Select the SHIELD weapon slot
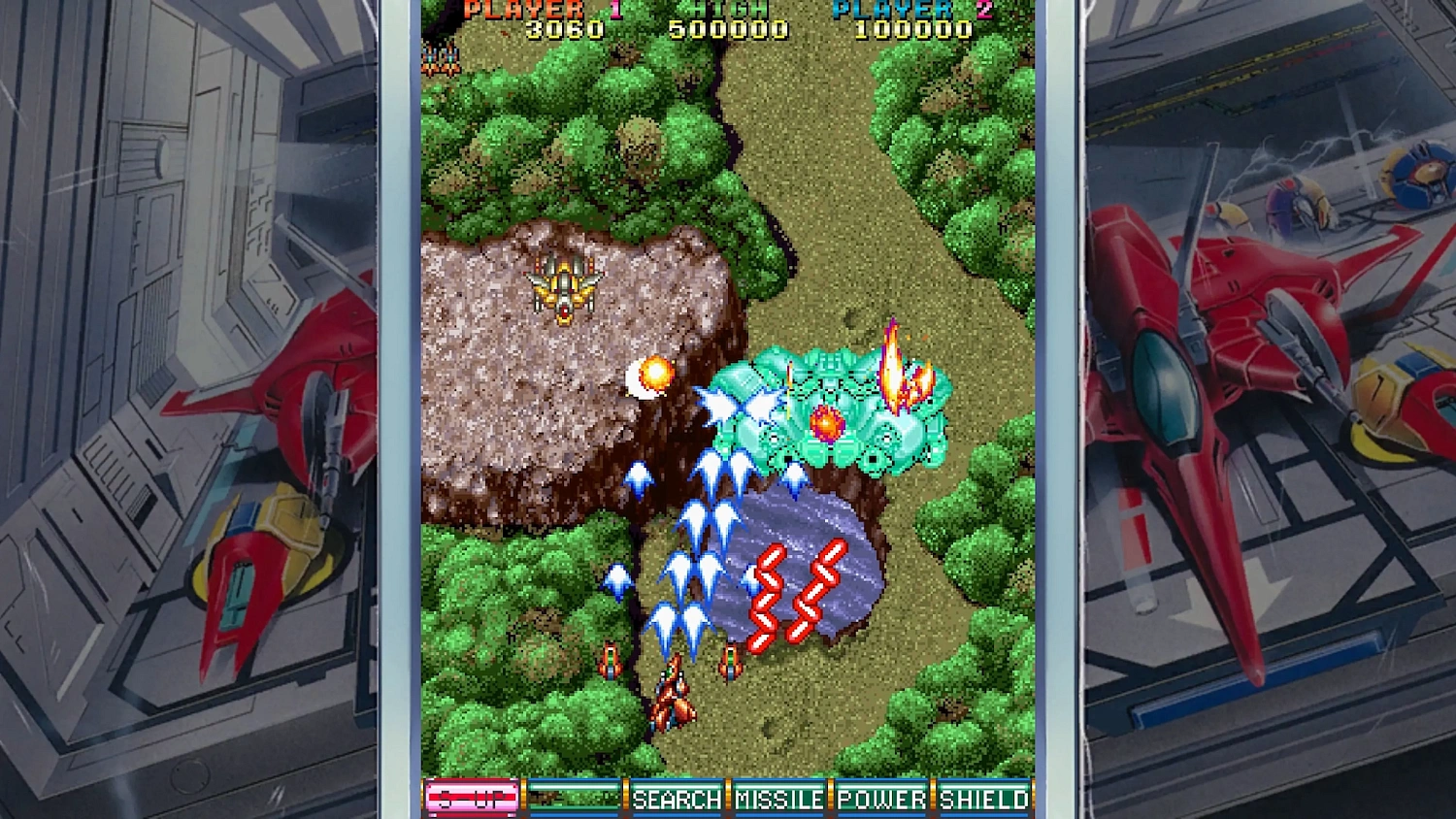Viewport: 1456px width, 819px height. point(983,799)
